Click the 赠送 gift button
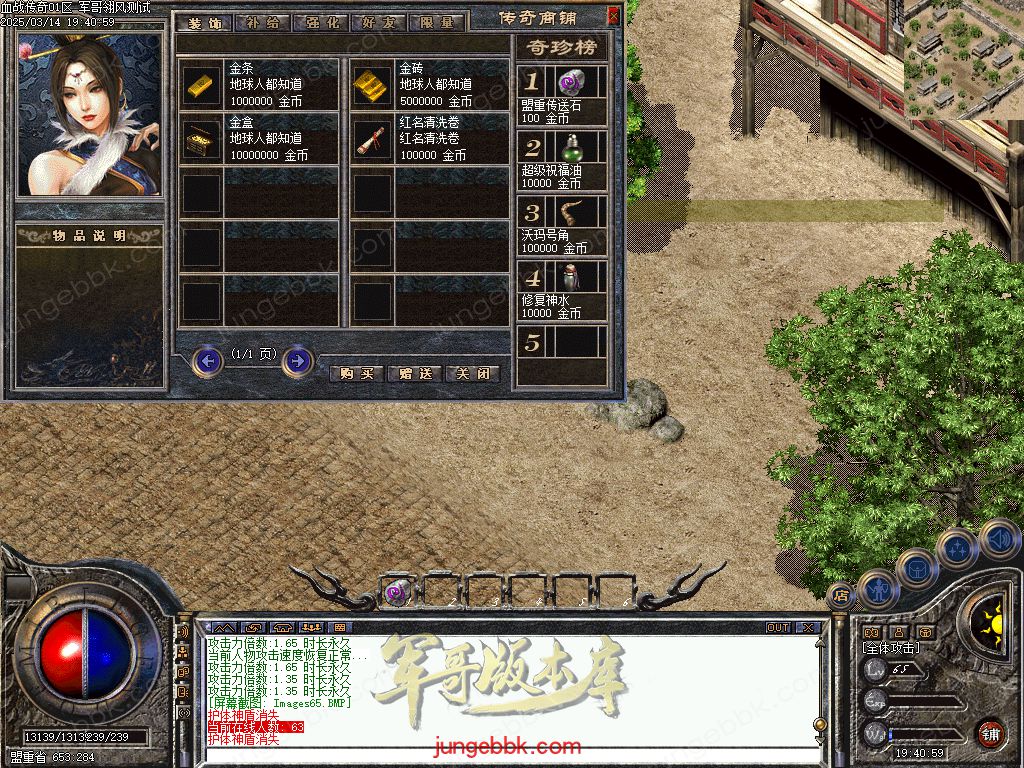This screenshot has height=768, width=1024. [x=415, y=374]
